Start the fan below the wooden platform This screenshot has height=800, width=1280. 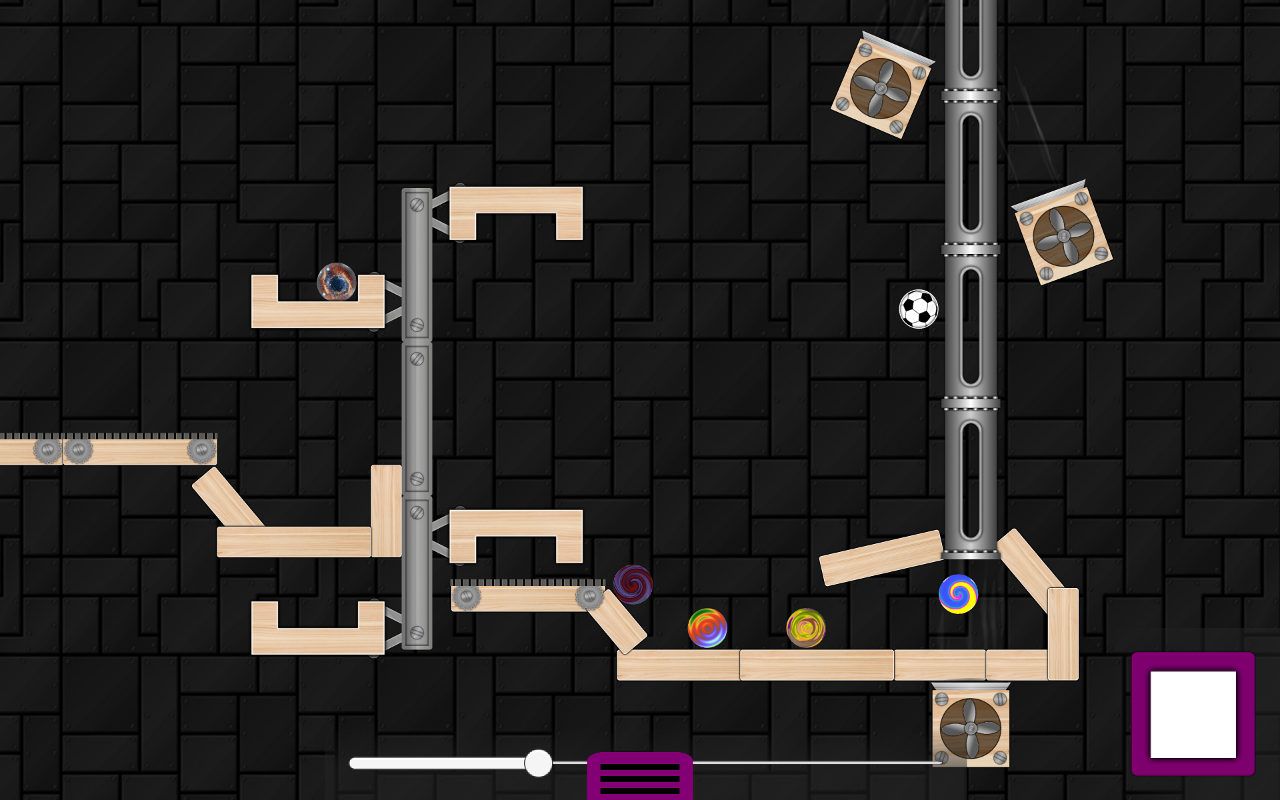tap(972, 728)
